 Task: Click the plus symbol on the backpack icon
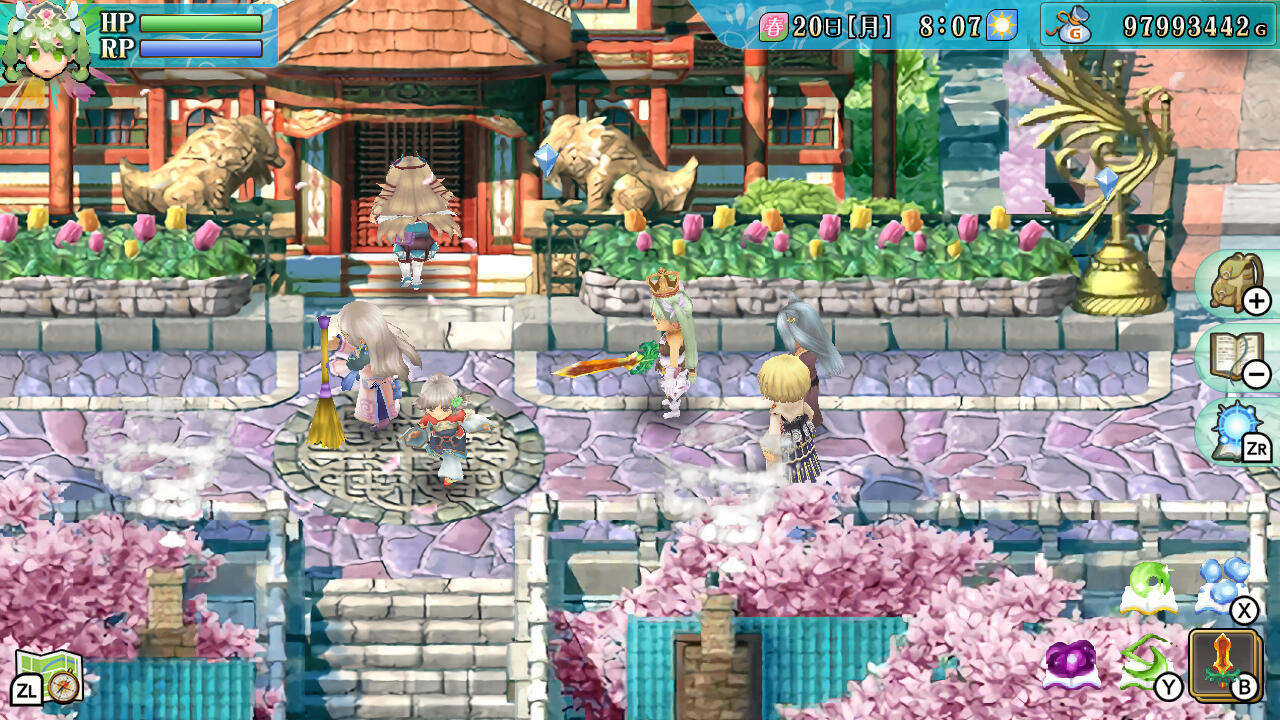tap(1257, 302)
